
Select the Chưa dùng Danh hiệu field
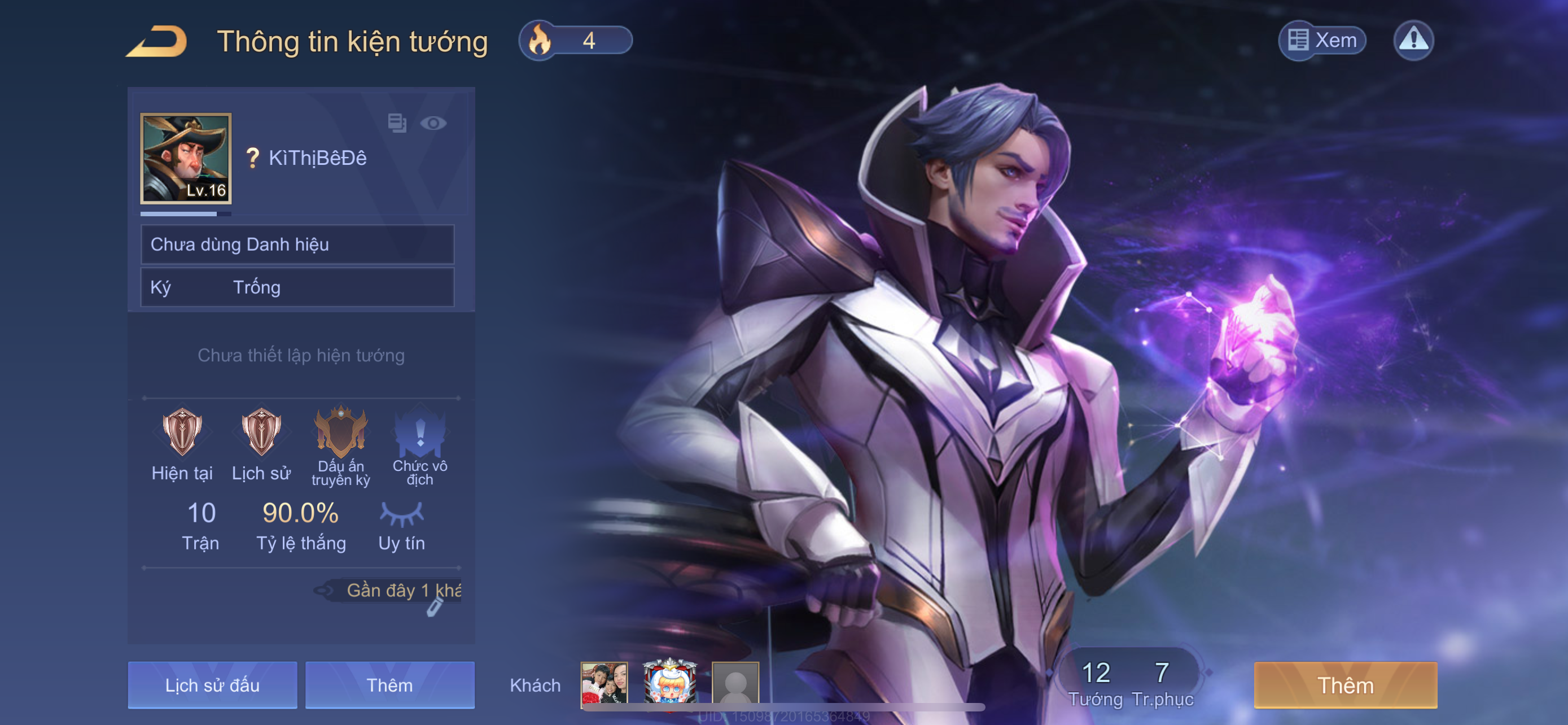pos(297,244)
